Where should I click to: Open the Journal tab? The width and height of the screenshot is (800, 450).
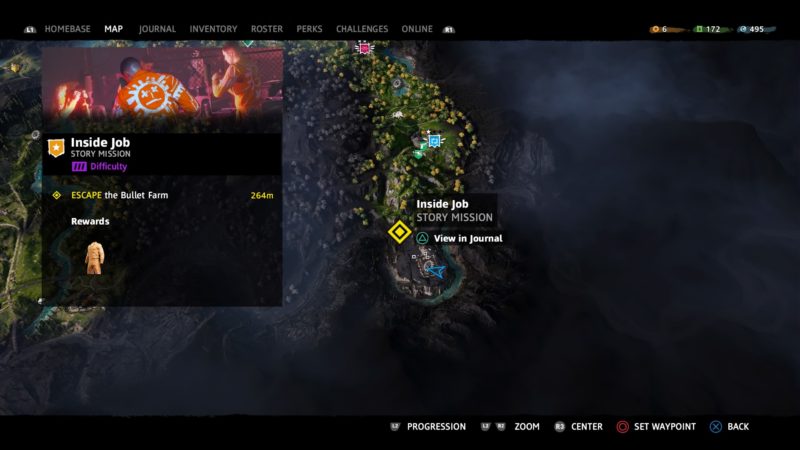pos(156,29)
